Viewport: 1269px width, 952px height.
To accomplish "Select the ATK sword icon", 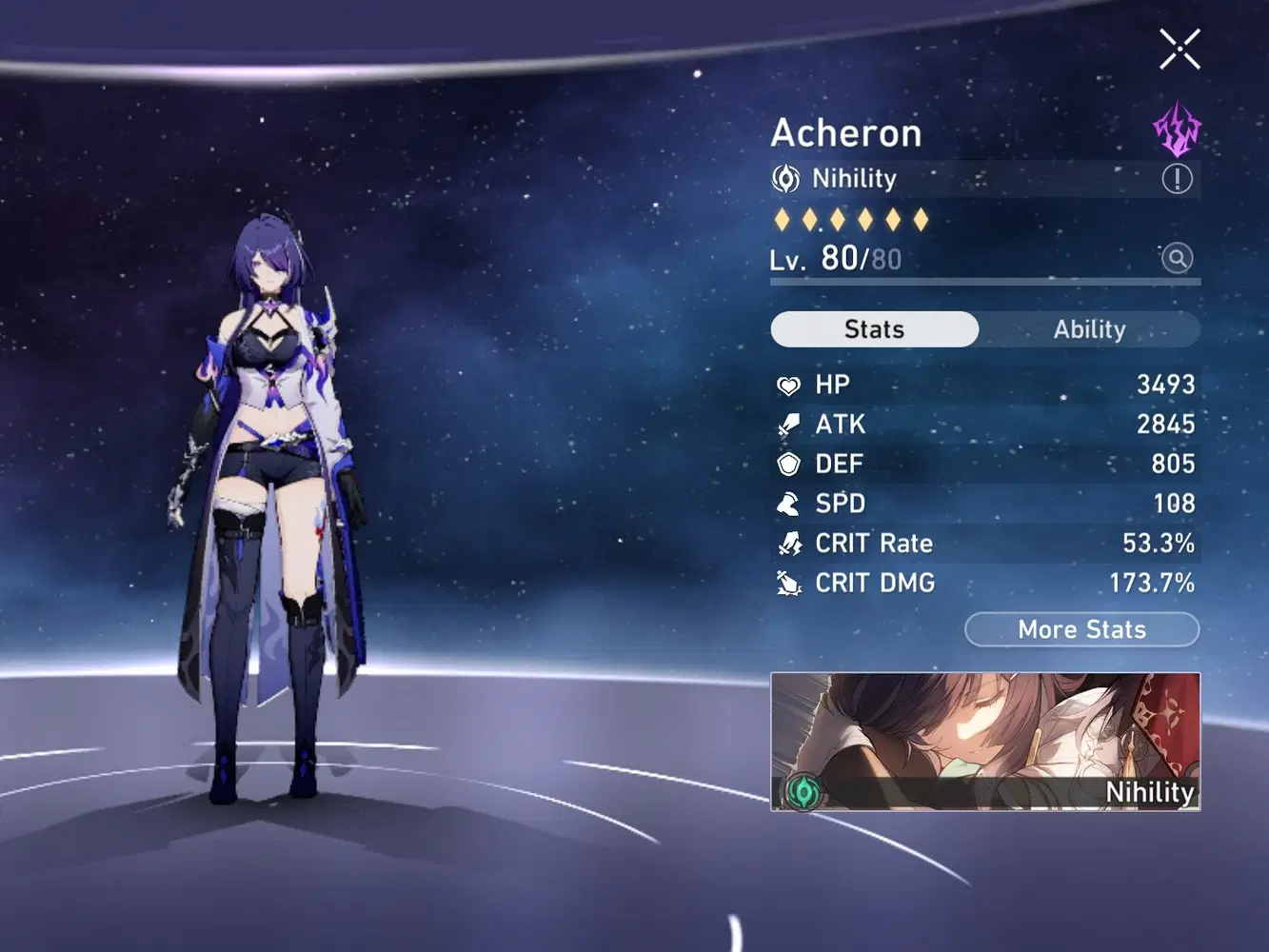I will (787, 424).
